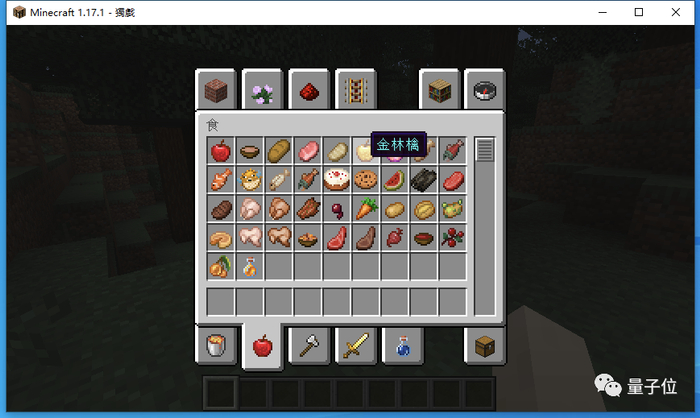700x418 pixels.
Task: Open the Tools tab with iron axe
Action: point(308,346)
